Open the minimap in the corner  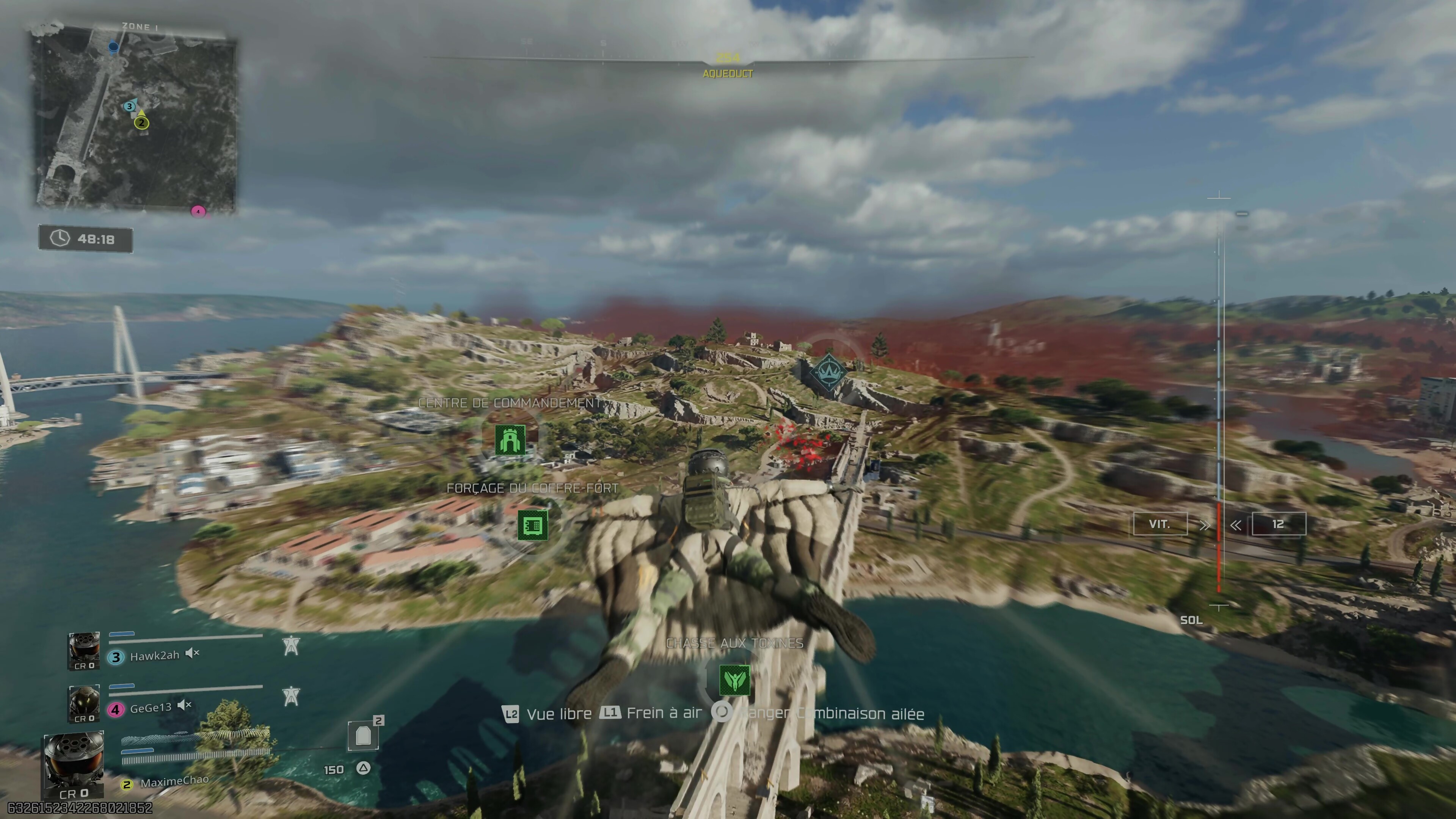135,121
